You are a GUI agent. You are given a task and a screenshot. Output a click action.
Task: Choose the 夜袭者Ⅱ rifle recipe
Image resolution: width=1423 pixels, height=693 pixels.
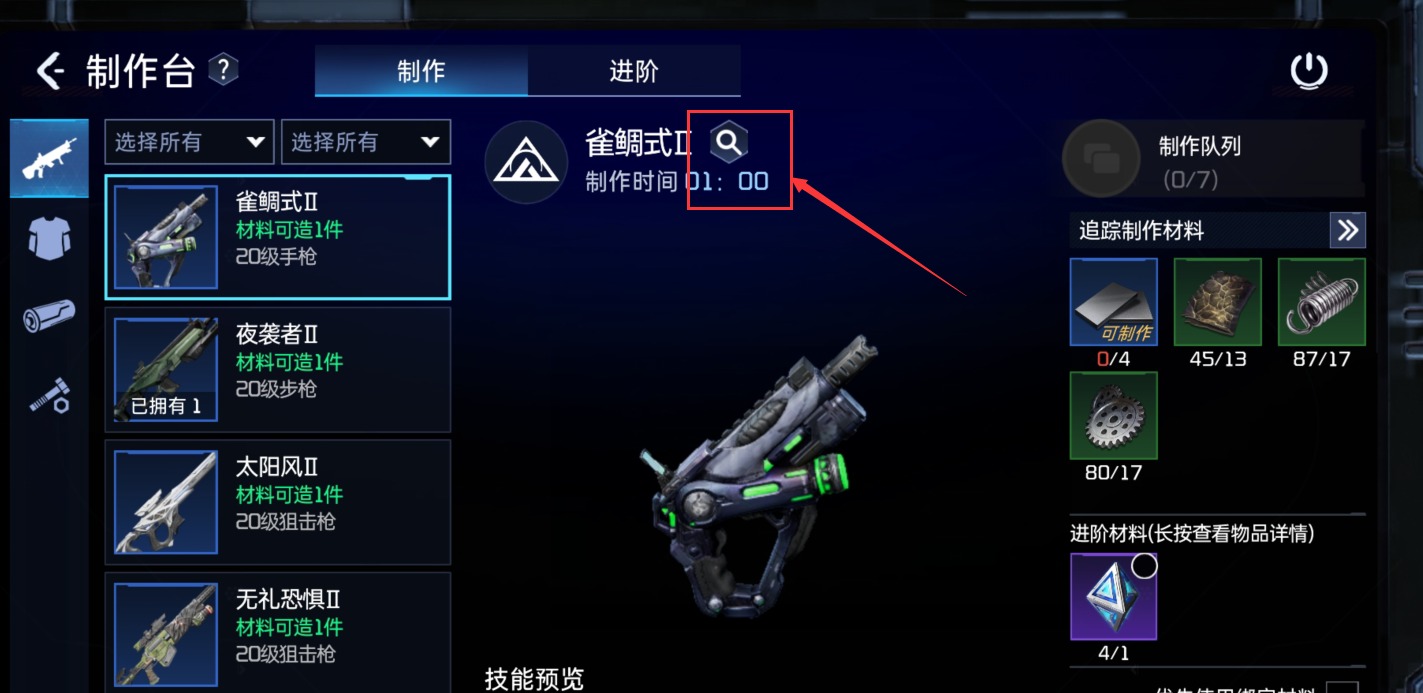point(277,369)
